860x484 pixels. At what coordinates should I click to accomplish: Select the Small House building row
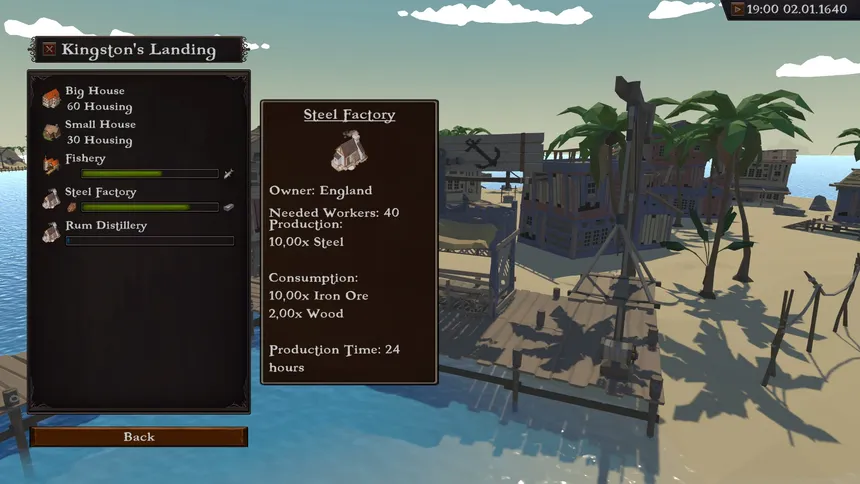[x=139, y=132]
